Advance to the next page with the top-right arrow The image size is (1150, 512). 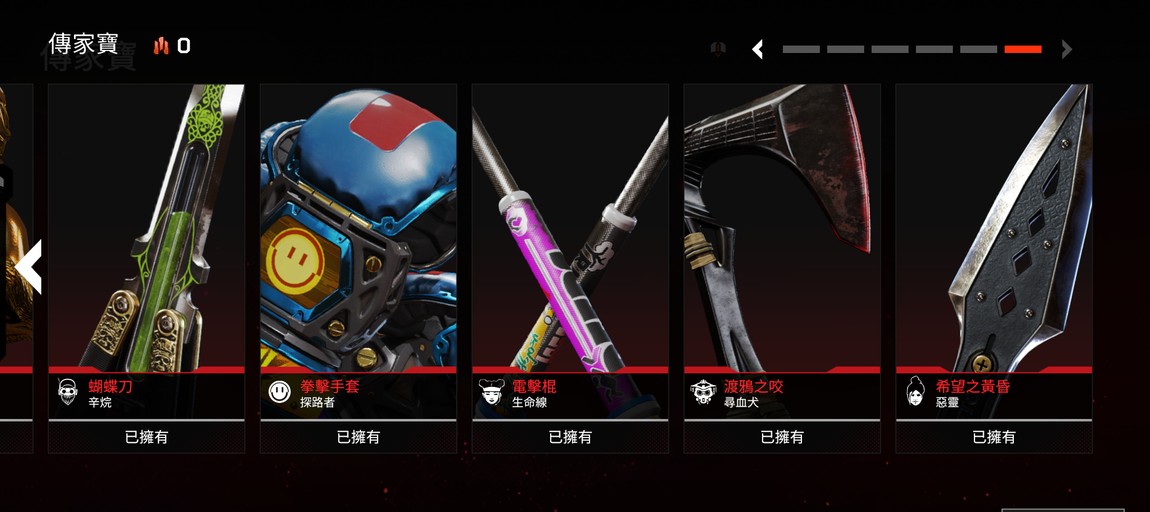(x=1067, y=49)
